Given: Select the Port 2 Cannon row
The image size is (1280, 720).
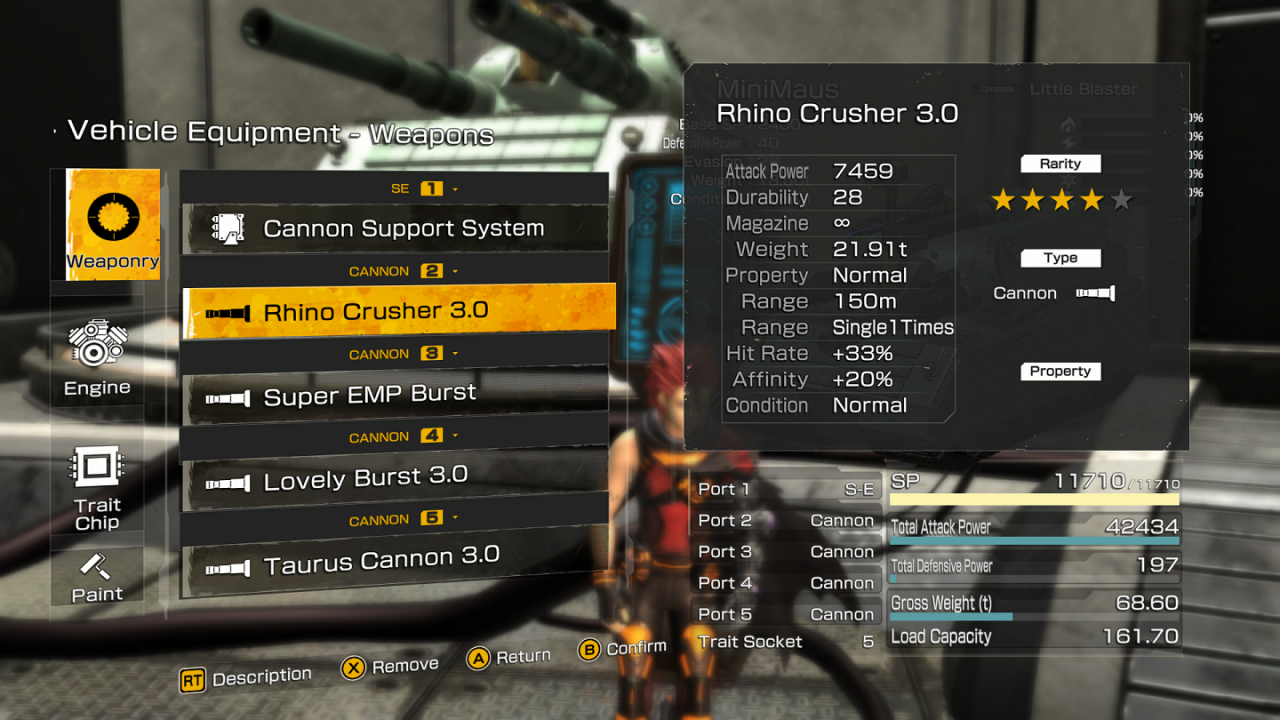Looking at the screenshot, I should [x=786, y=520].
